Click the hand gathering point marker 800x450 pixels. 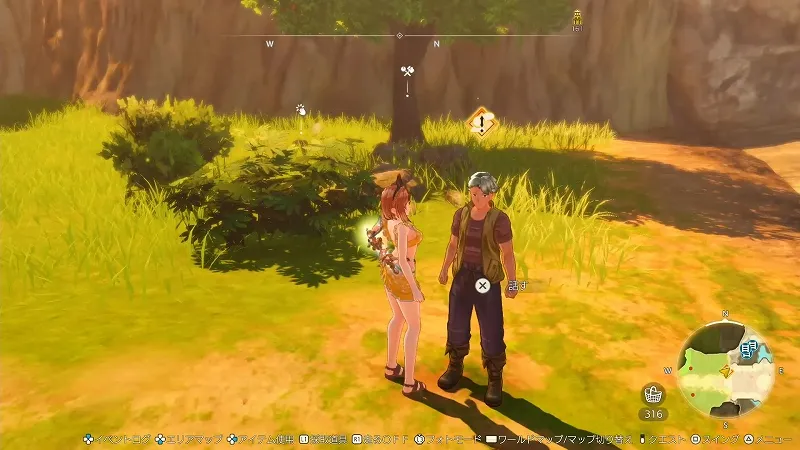(x=300, y=110)
